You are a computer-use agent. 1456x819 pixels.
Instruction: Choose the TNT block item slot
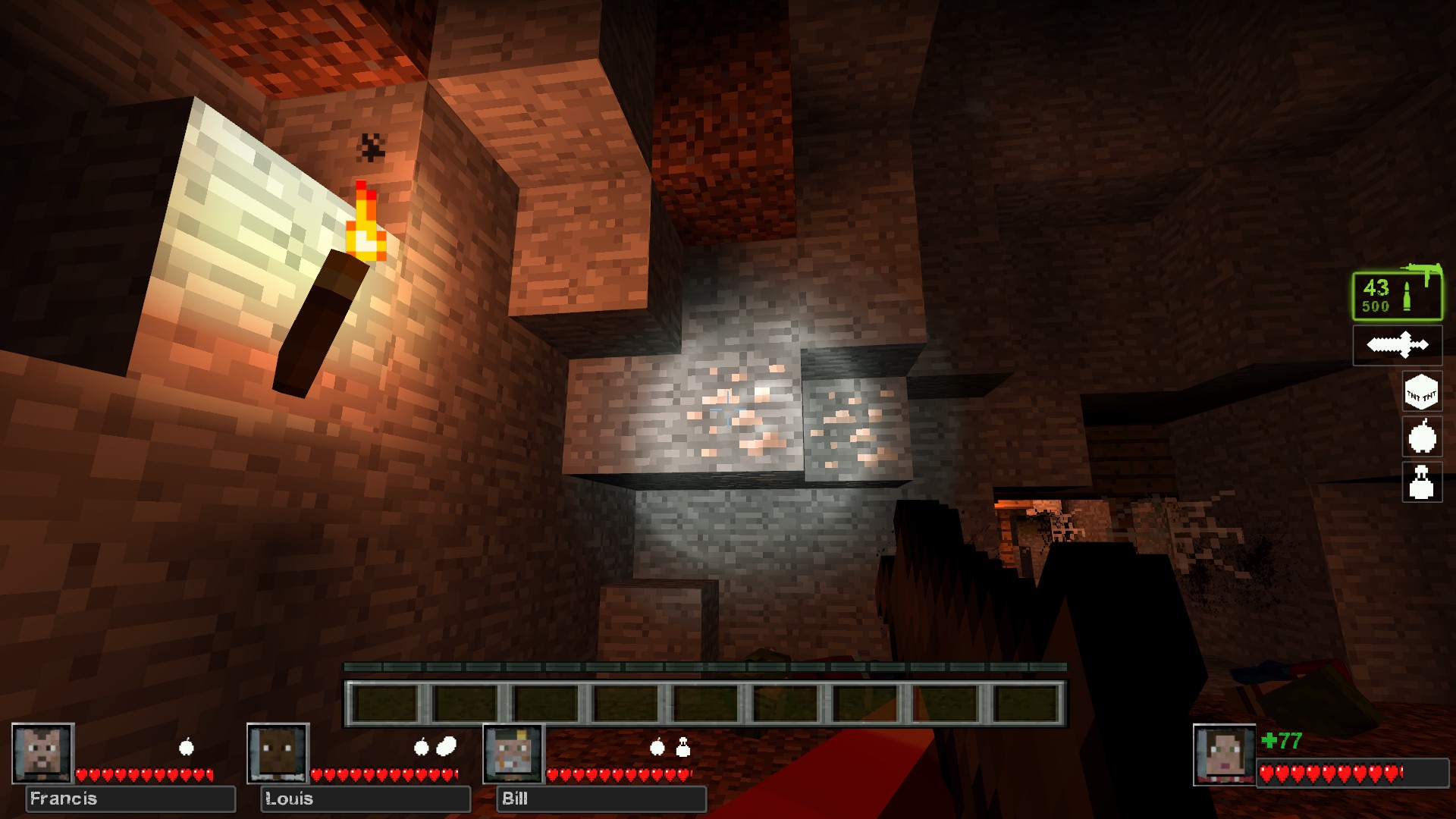click(1421, 393)
